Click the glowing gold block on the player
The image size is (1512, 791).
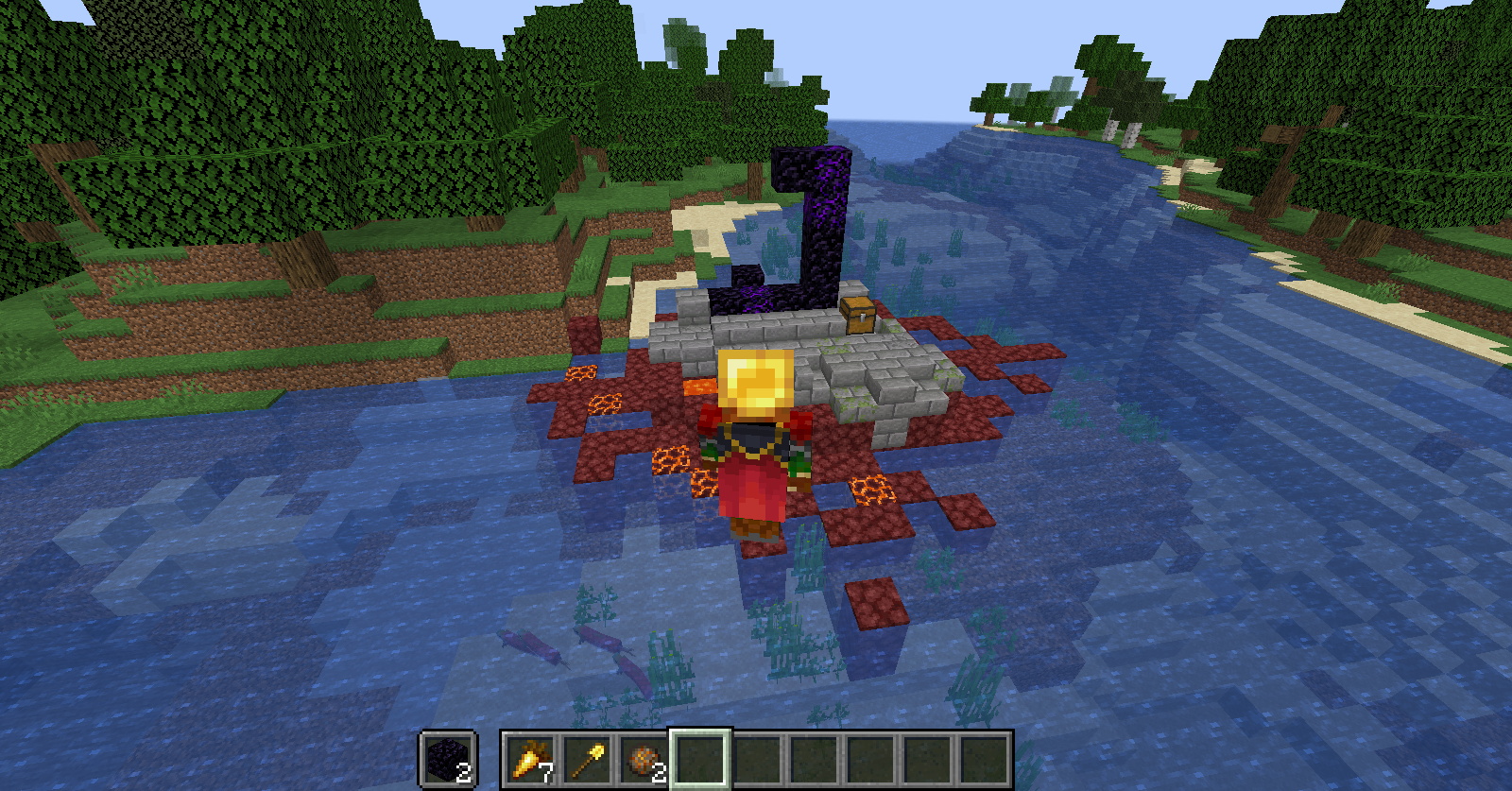point(756,378)
